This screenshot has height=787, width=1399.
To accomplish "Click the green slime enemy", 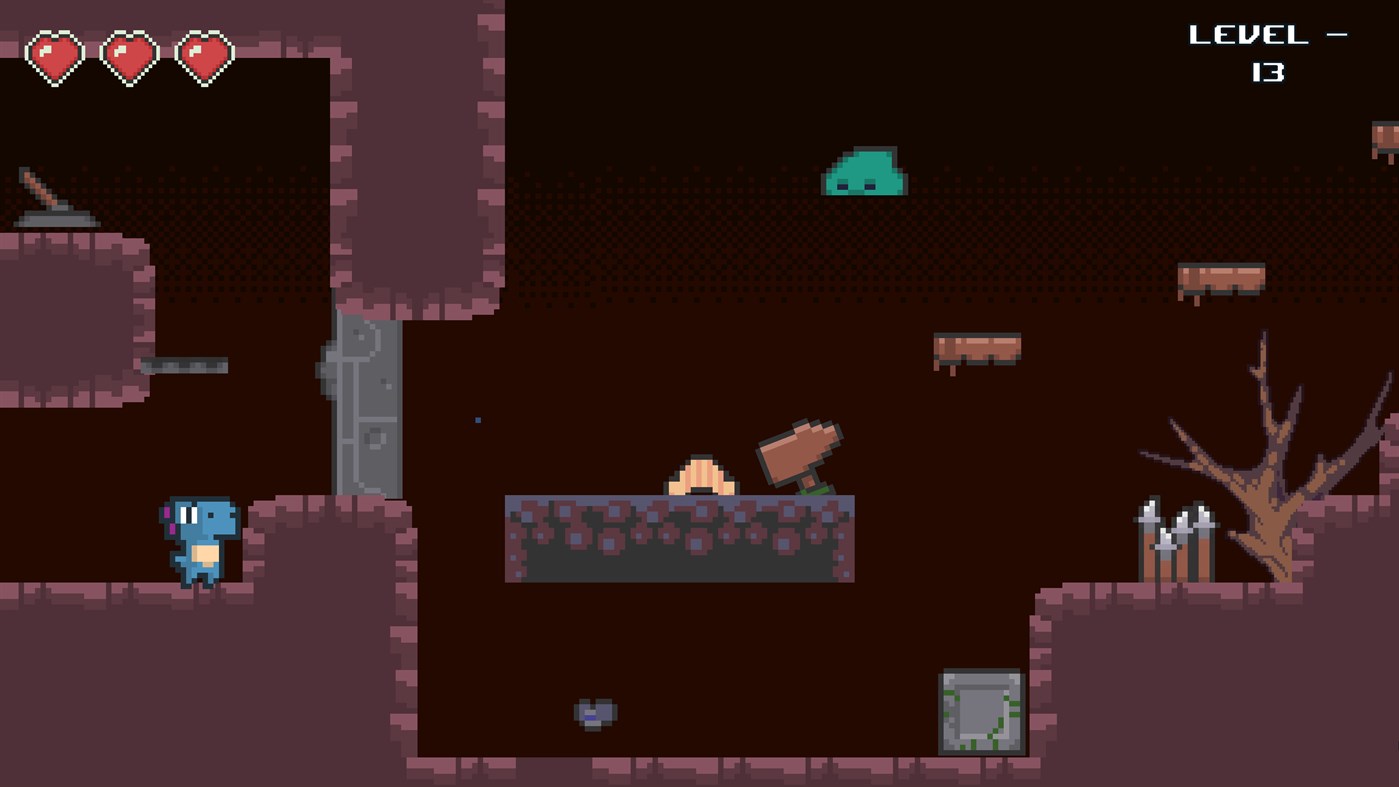I will click(x=864, y=170).
